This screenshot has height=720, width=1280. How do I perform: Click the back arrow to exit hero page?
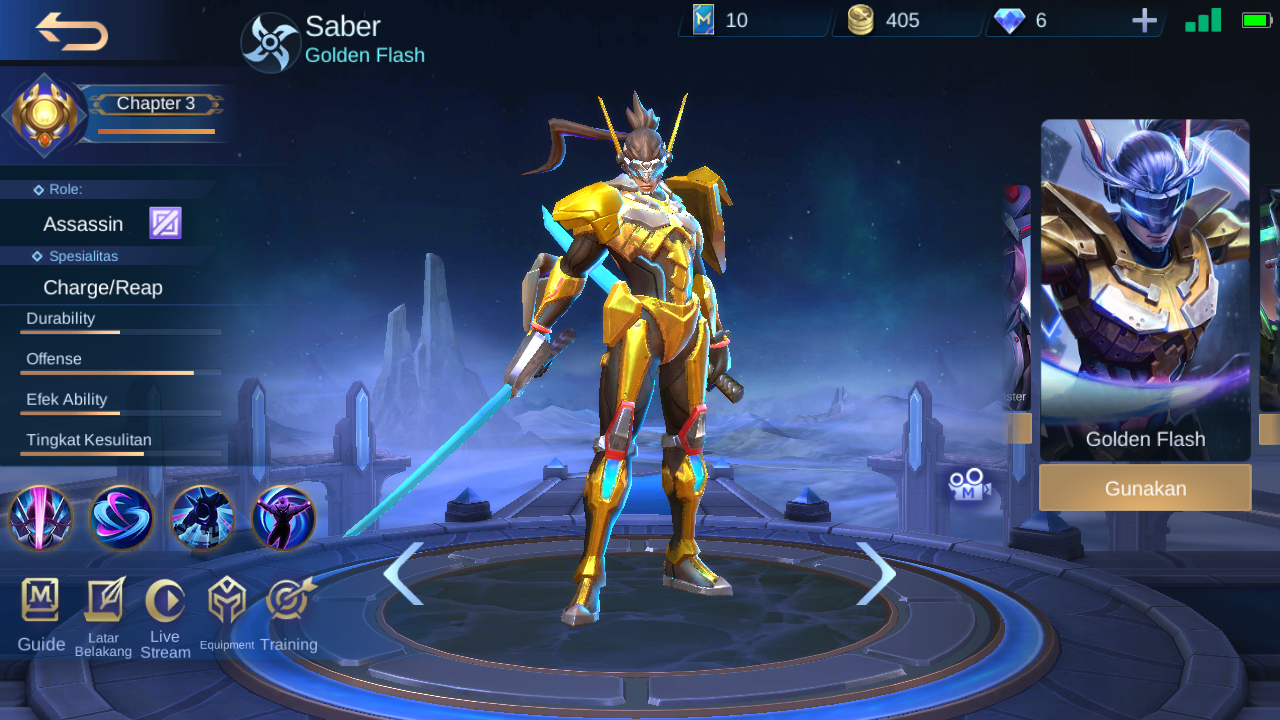click(x=70, y=31)
